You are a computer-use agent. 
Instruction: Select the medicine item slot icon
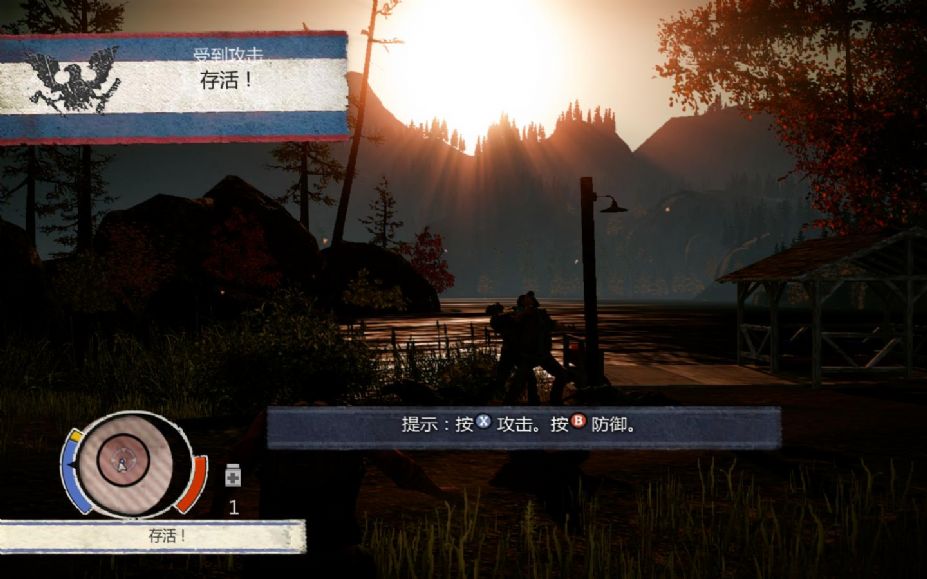pos(233,476)
